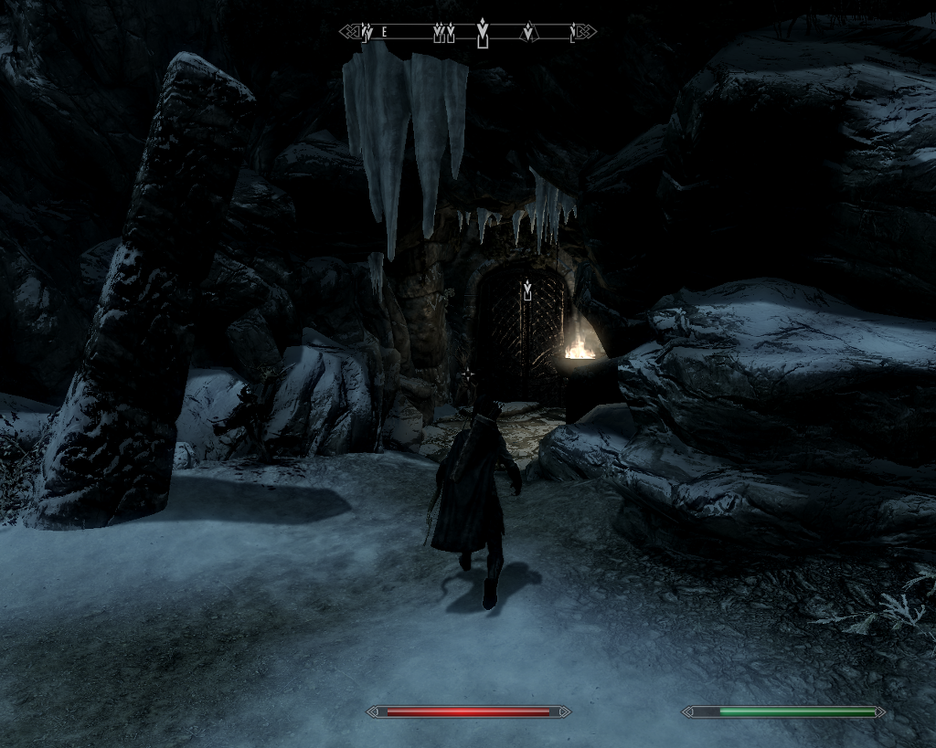Image resolution: width=936 pixels, height=748 pixels.
Task: Click the East heading letter on the compass
Action: 384,33
